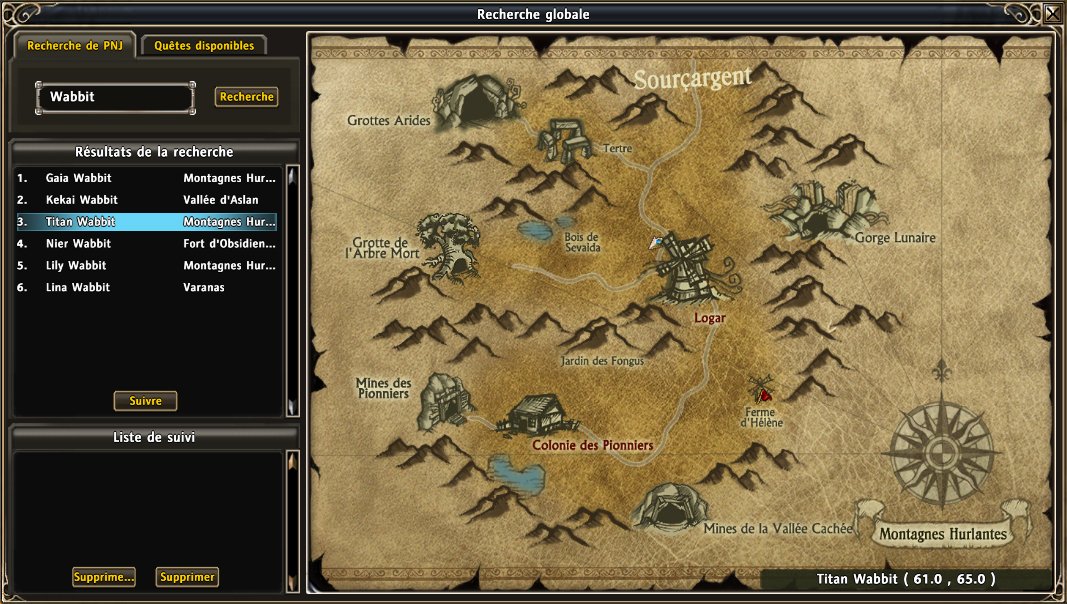The height and width of the screenshot is (604, 1067).
Task: Switch to the Quêtes disponibles tab
Action: click(x=204, y=46)
